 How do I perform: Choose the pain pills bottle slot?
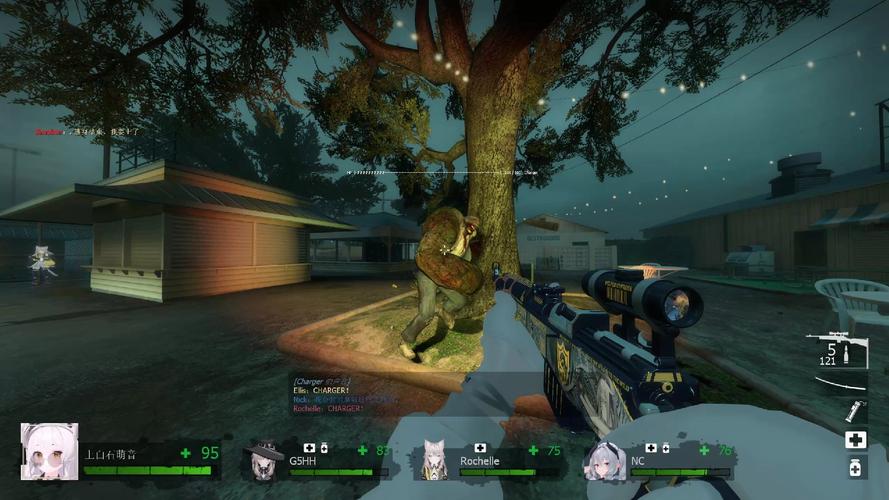pyautogui.click(x=855, y=467)
